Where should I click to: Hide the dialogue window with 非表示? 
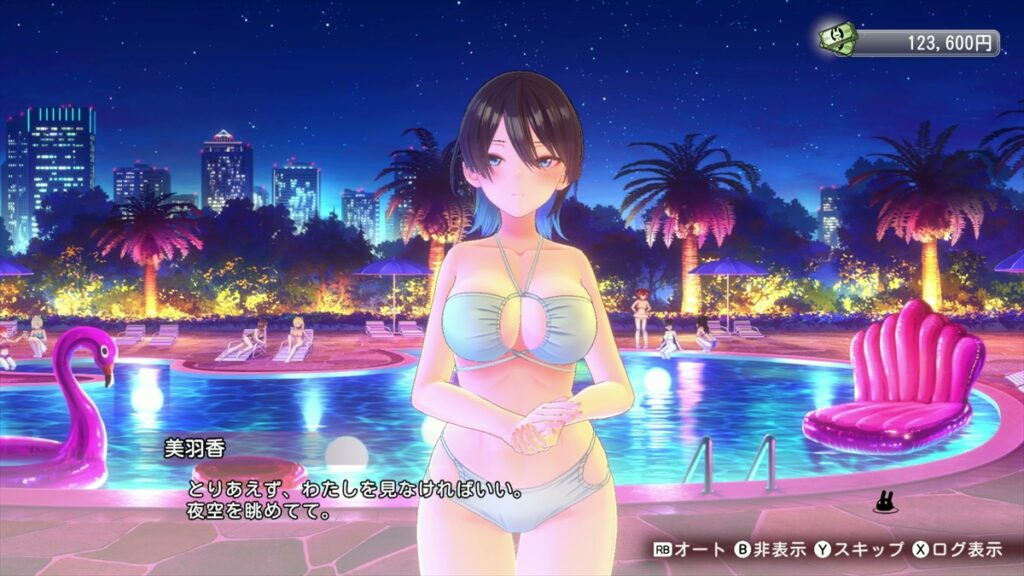[769, 549]
